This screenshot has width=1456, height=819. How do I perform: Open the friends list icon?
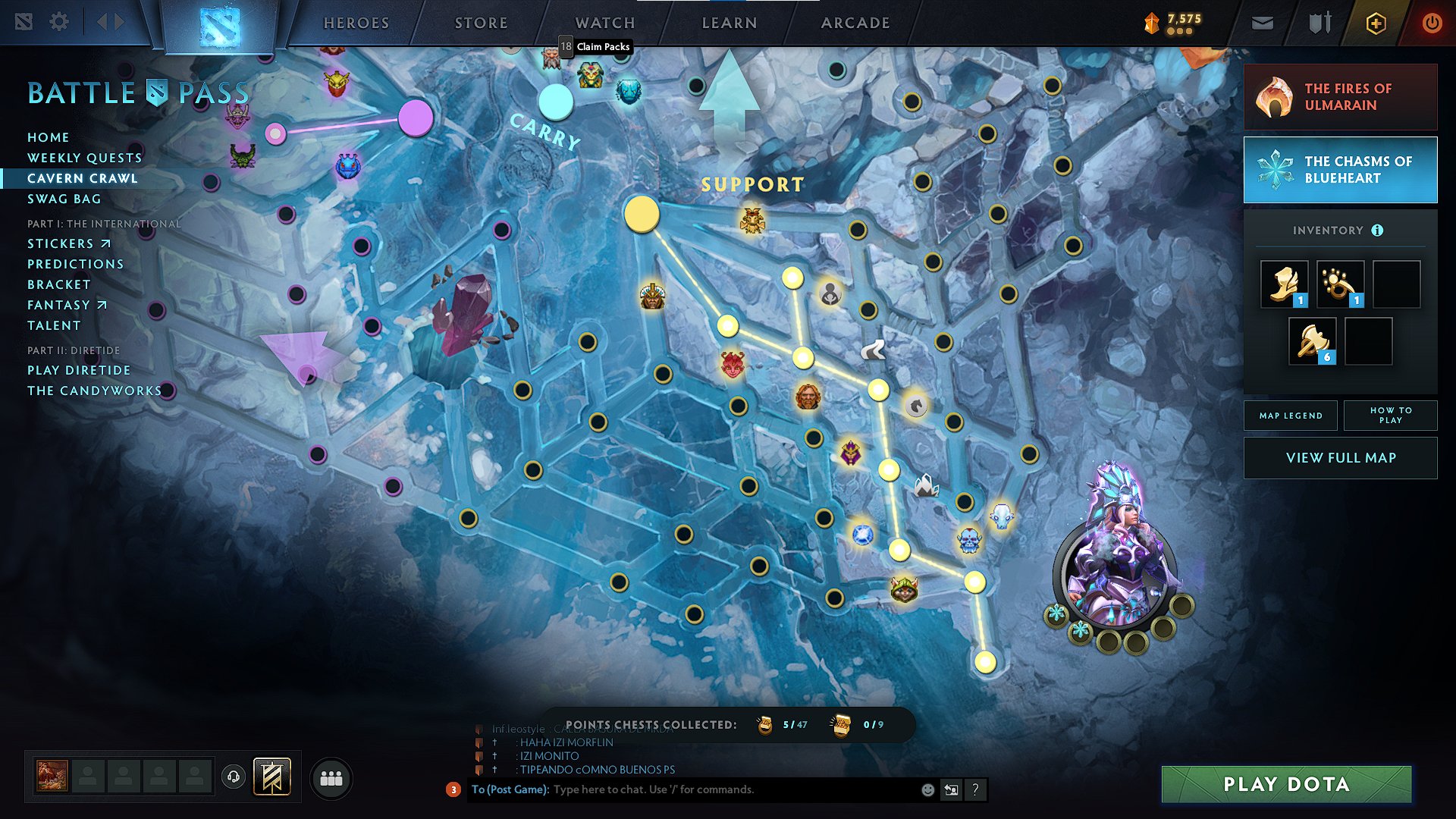coord(331,777)
